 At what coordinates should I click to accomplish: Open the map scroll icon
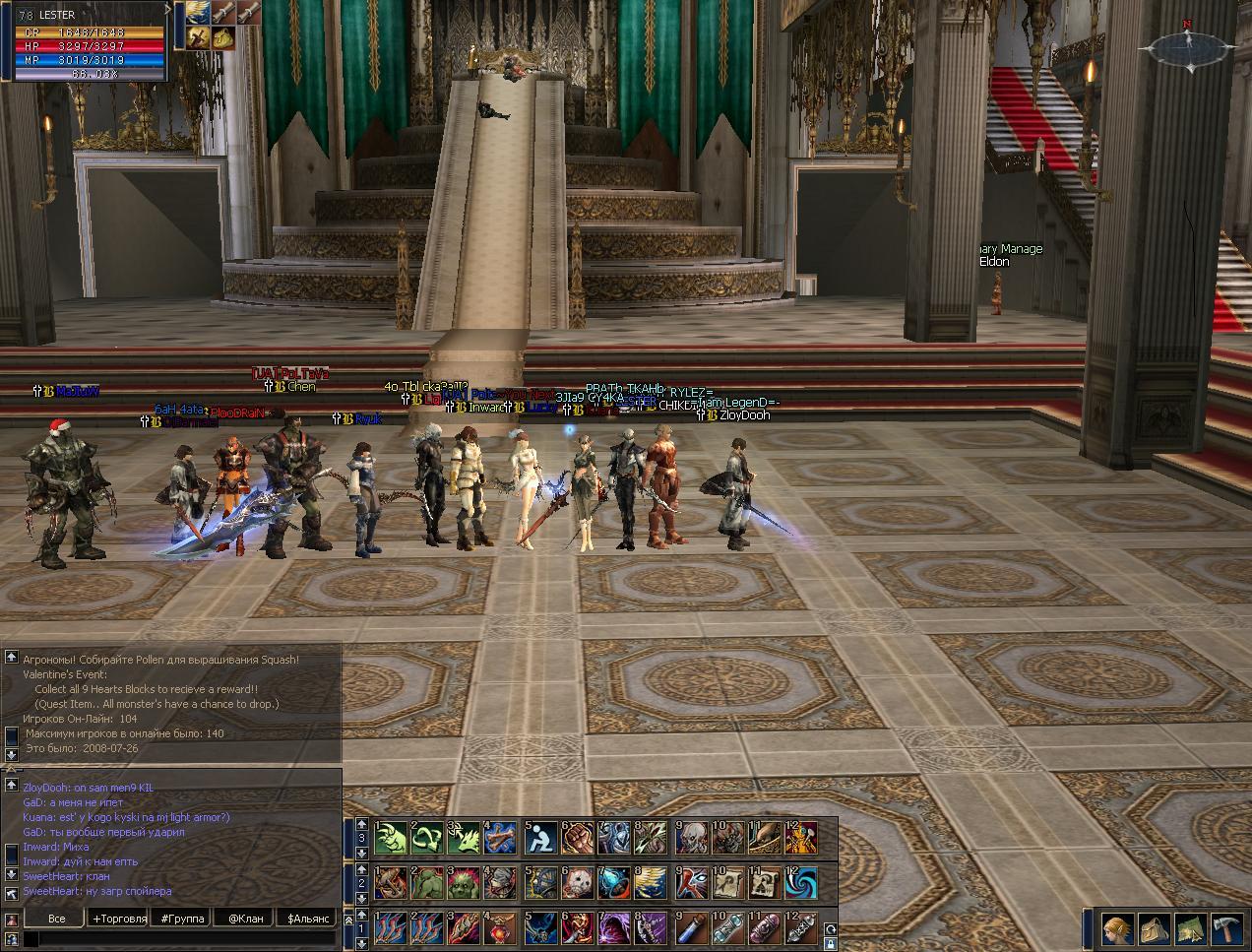(1191, 929)
